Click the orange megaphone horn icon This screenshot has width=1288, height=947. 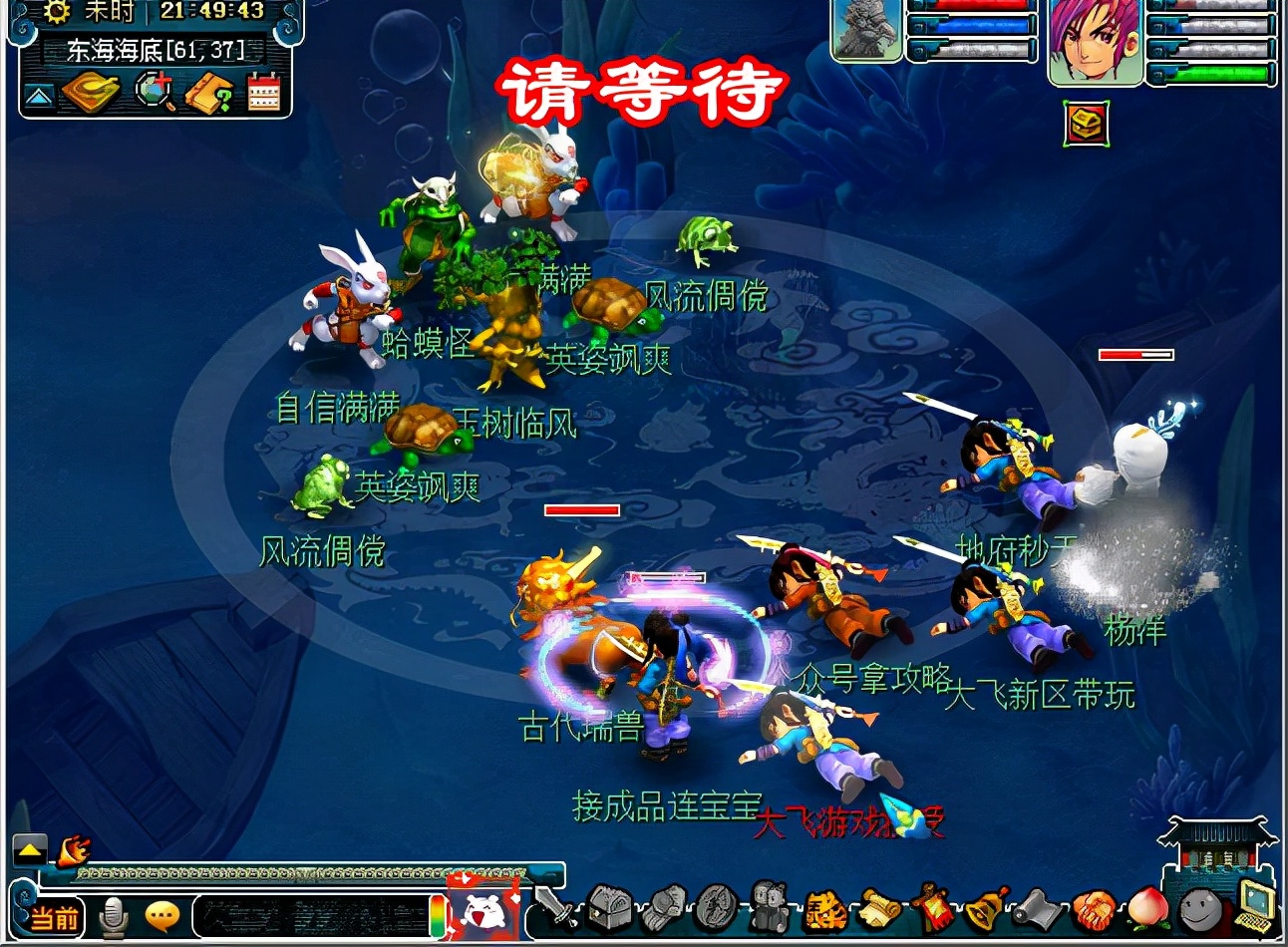[74, 850]
